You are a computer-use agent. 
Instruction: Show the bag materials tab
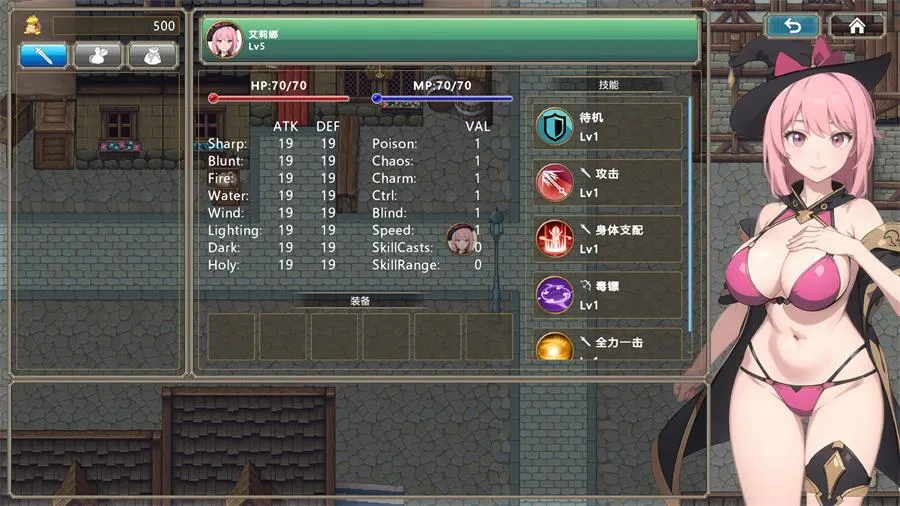[x=152, y=56]
